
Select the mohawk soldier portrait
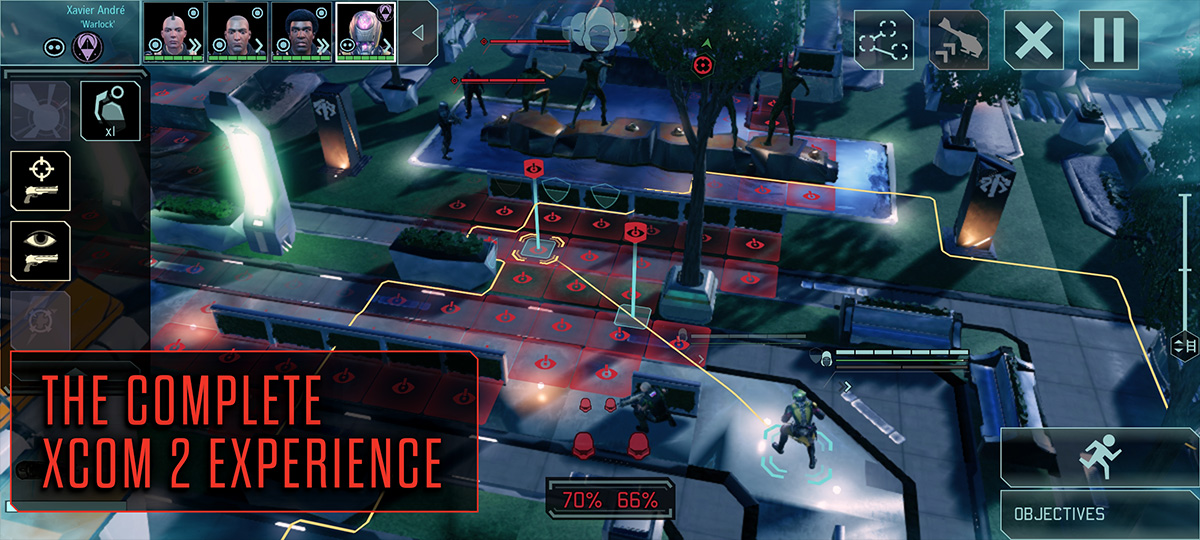tap(174, 31)
